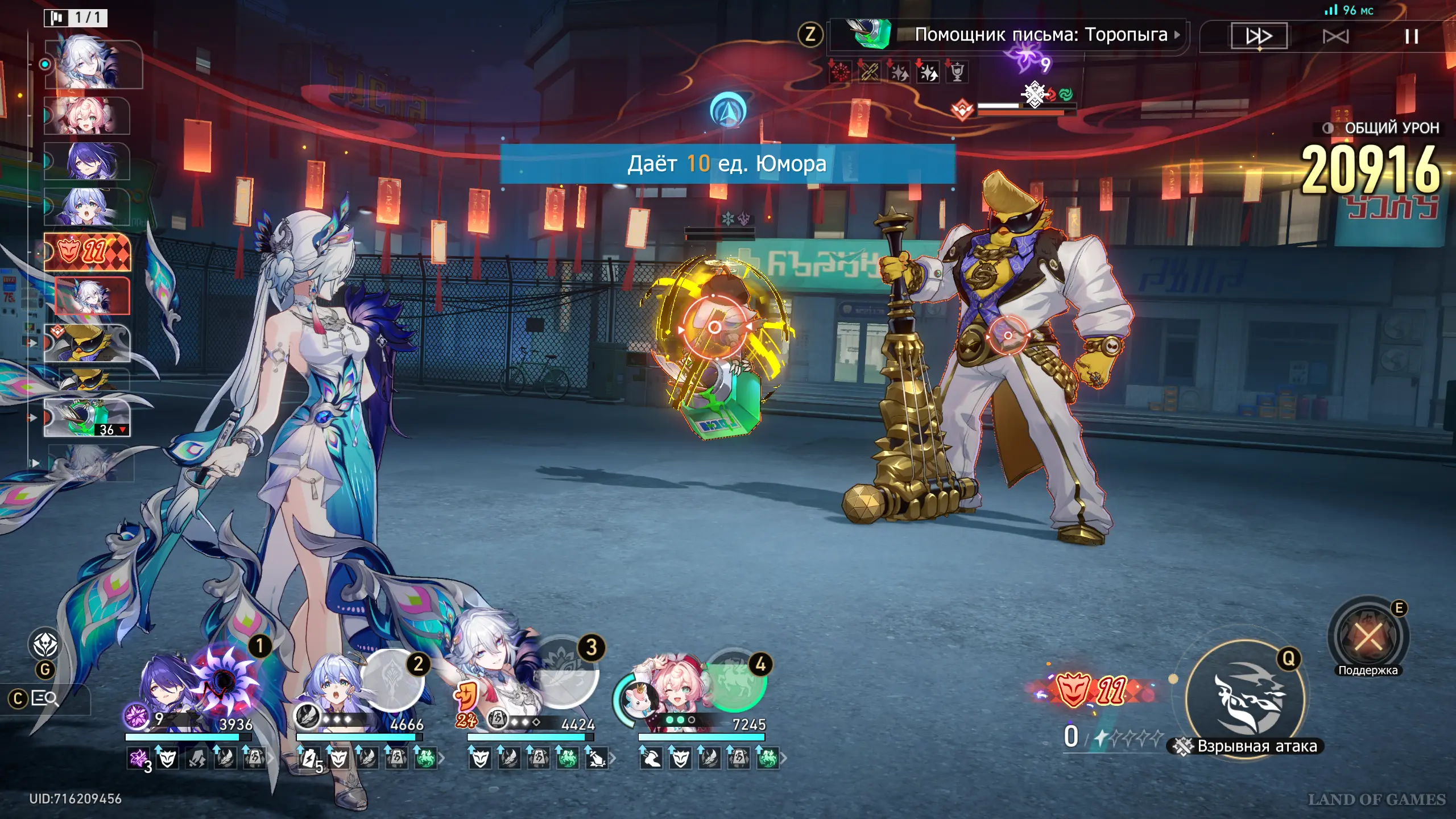
Task: Activate the fourth character's green ultimate
Action: coord(734,680)
